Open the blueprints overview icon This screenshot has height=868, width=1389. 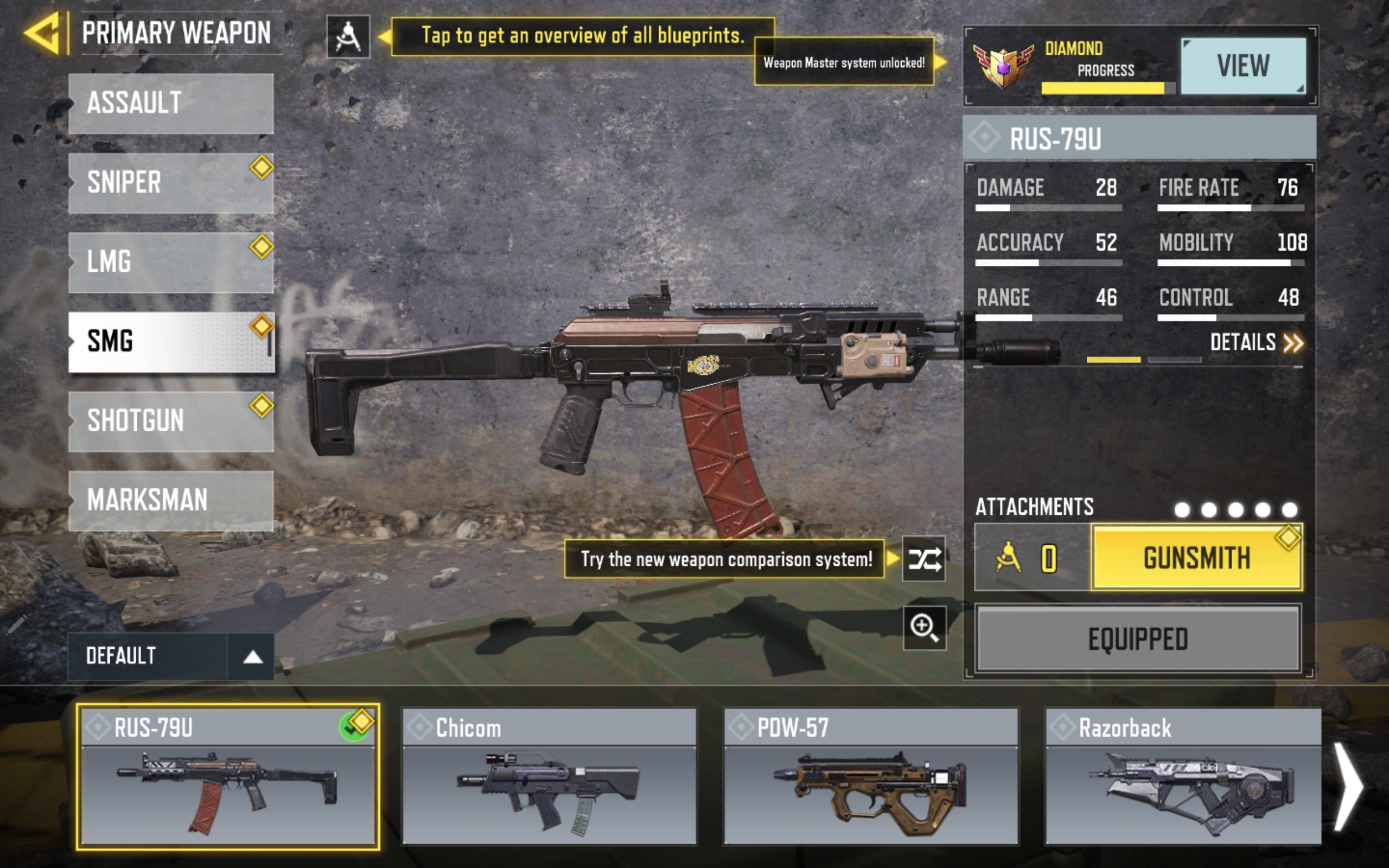(x=348, y=37)
